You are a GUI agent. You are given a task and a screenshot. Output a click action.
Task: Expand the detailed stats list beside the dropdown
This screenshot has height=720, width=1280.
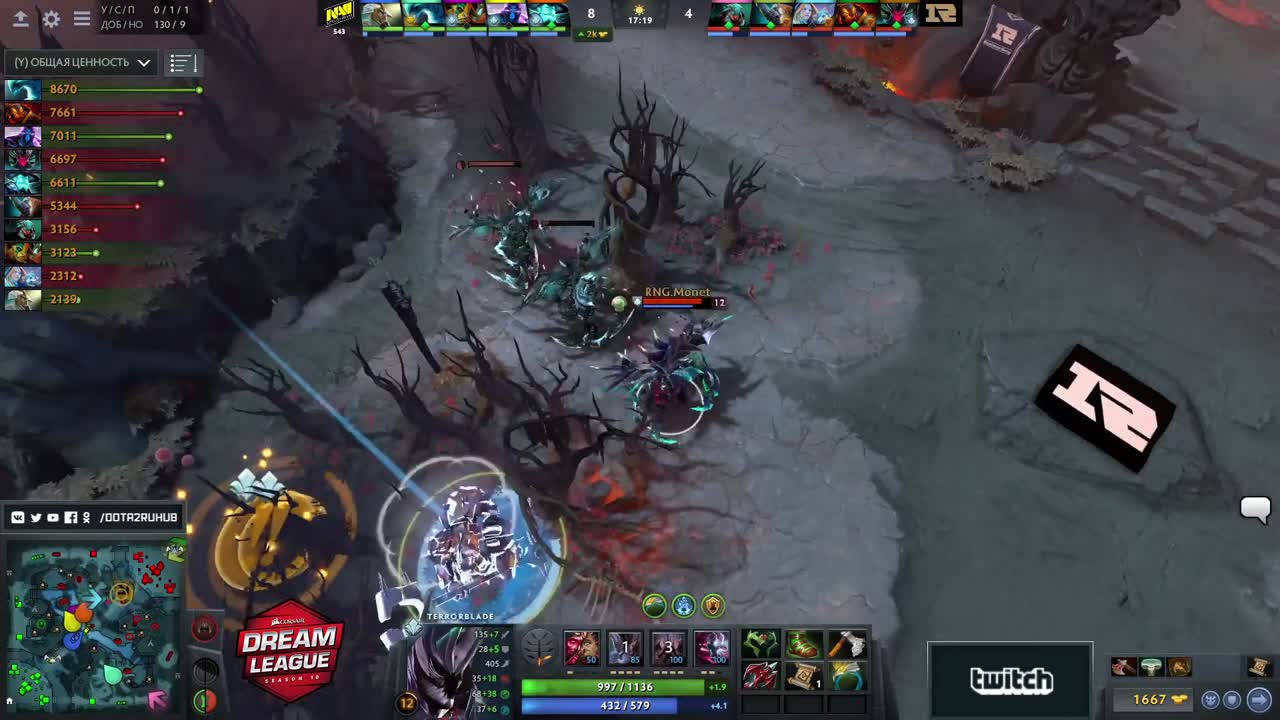click(x=181, y=62)
